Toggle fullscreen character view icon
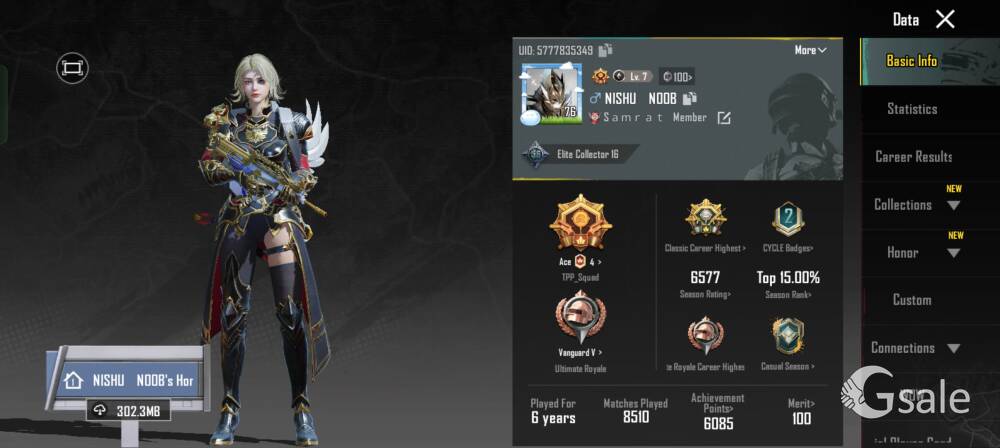 coord(72,68)
